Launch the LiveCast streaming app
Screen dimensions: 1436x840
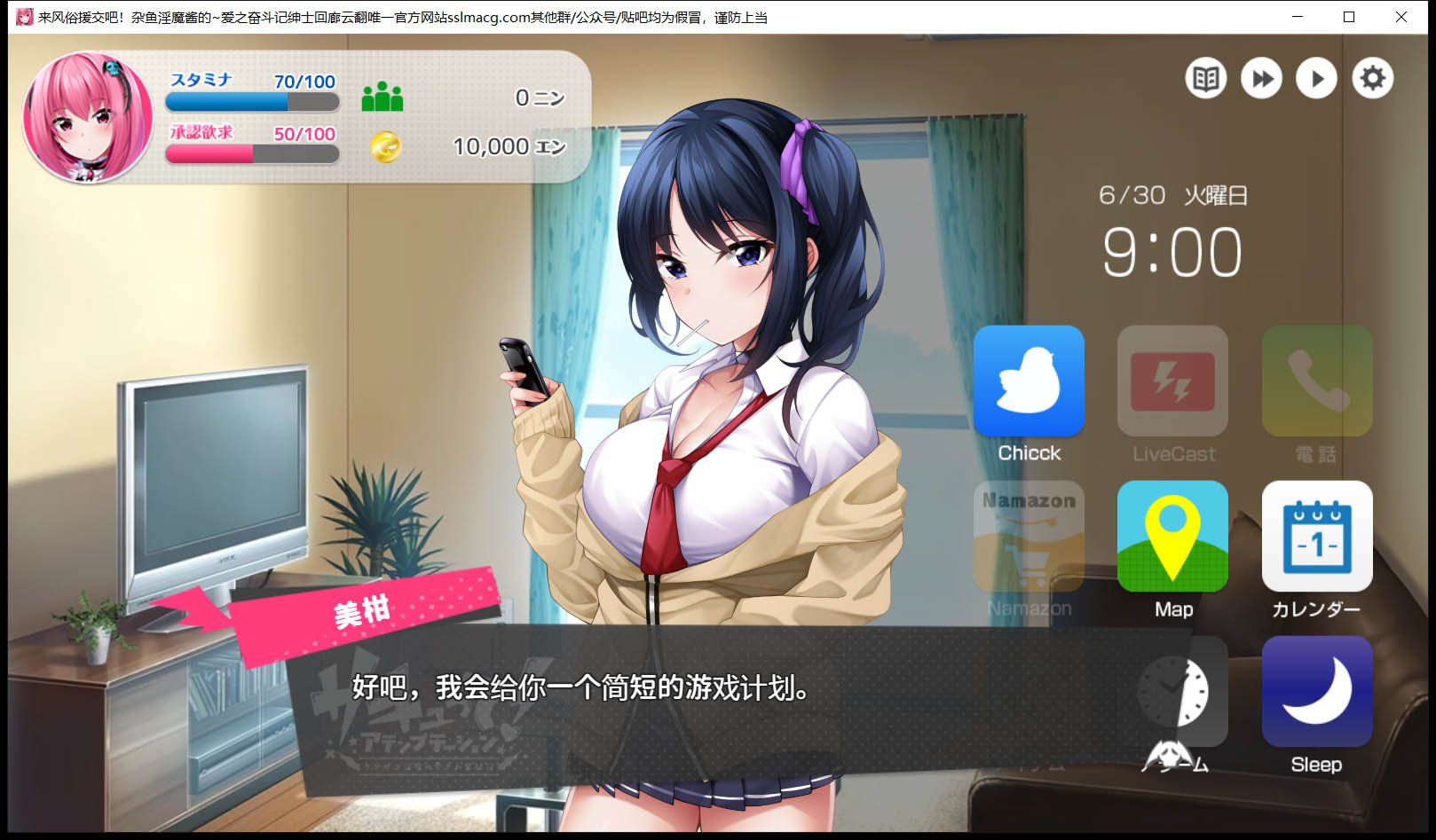click(x=1173, y=381)
